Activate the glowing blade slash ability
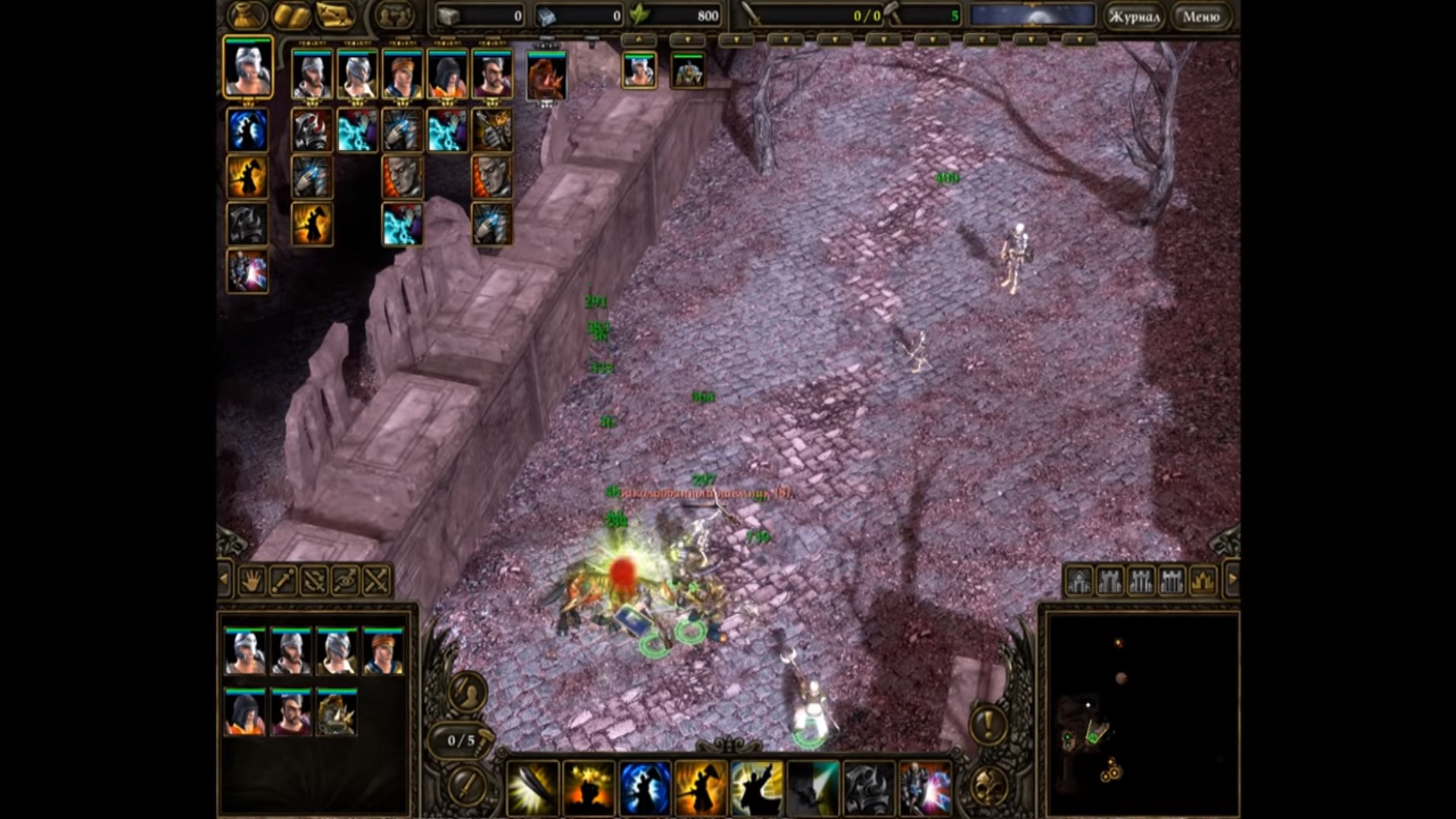Image resolution: width=1456 pixels, height=819 pixels. point(532,788)
